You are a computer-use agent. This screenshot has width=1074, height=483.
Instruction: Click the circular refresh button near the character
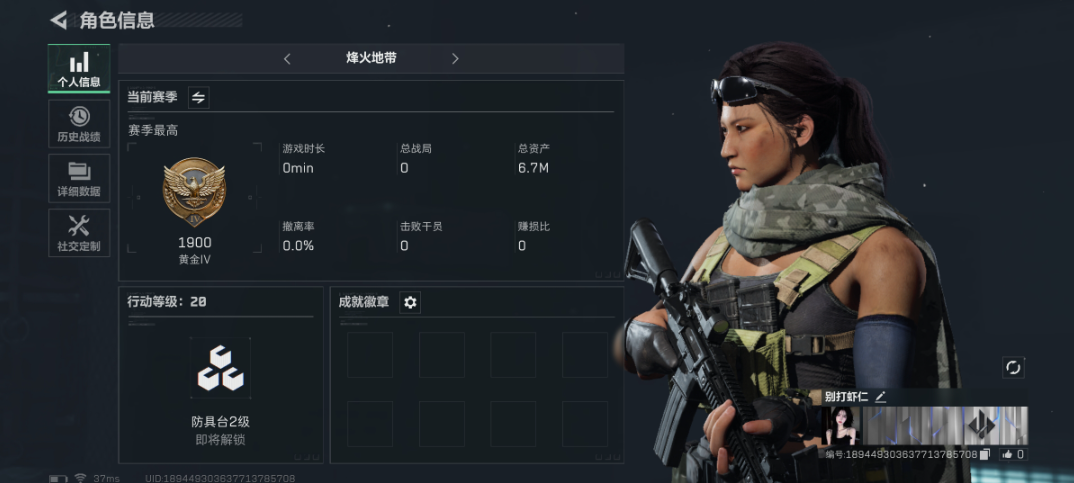(x=1013, y=368)
